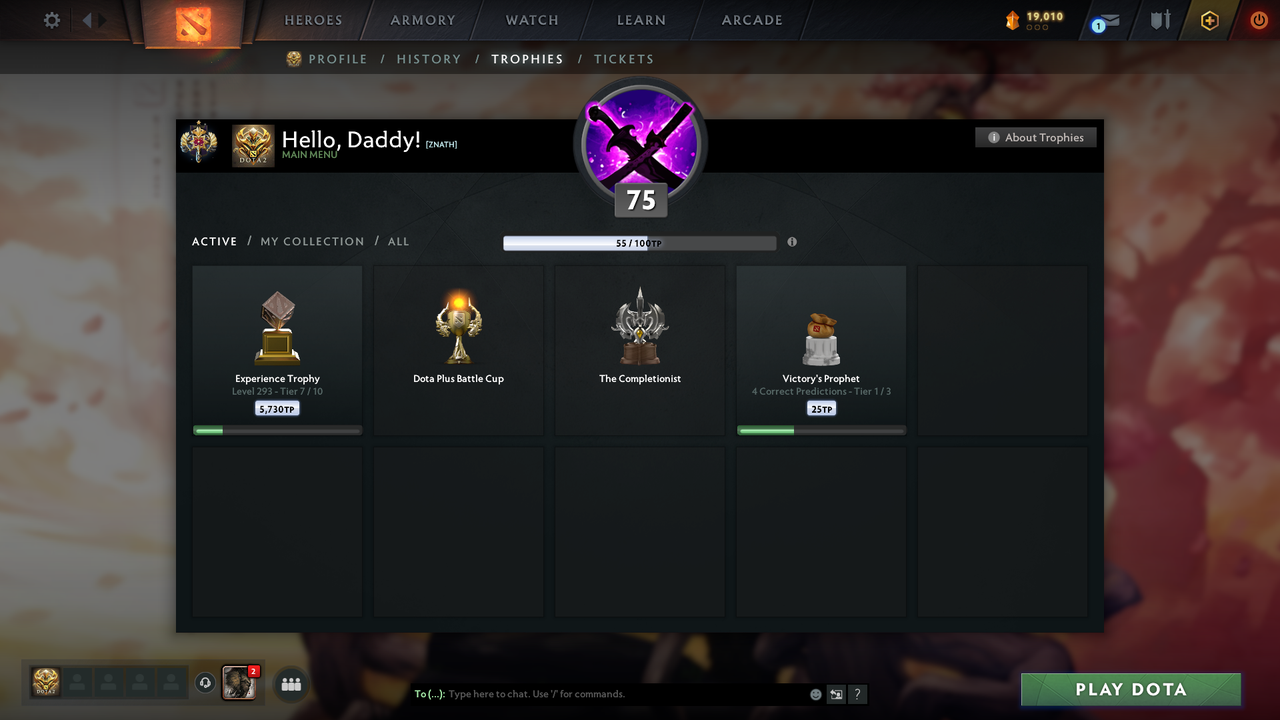This screenshot has width=1280, height=720.
Task: Open settings with the gear icon
Action: pyautogui.click(x=51, y=20)
